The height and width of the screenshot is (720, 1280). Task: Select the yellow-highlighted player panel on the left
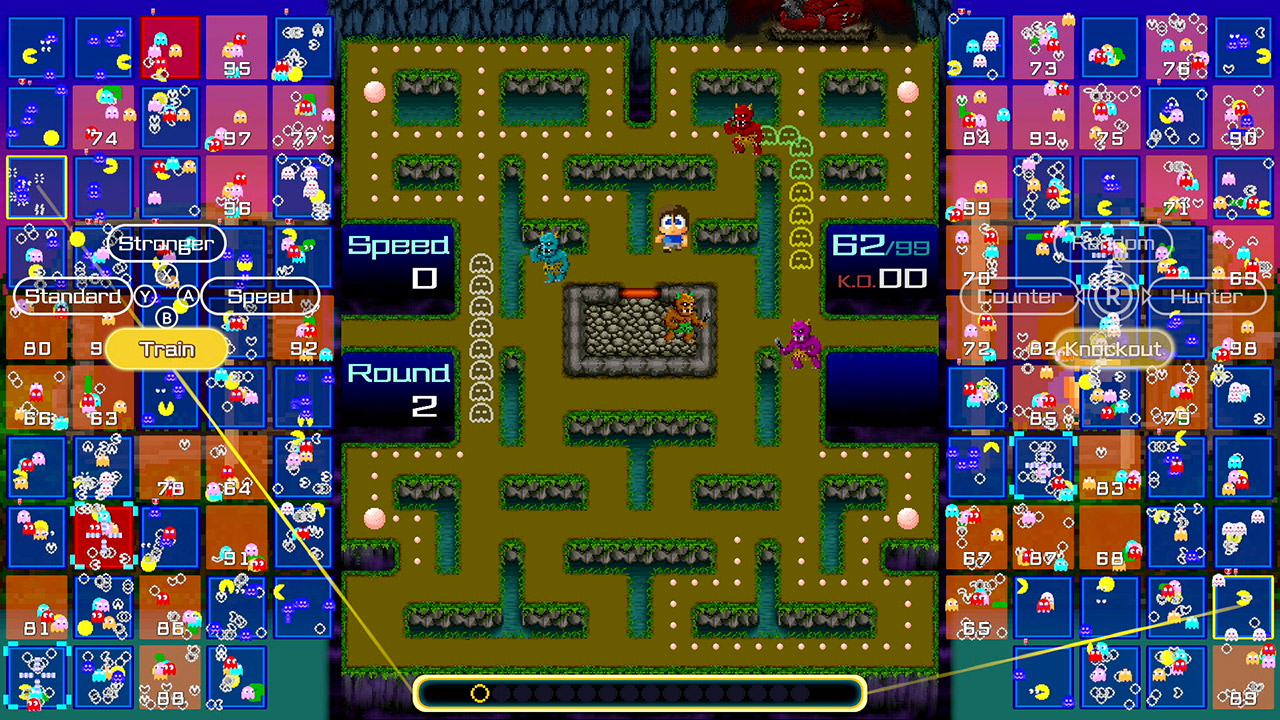tap(38, 187)
